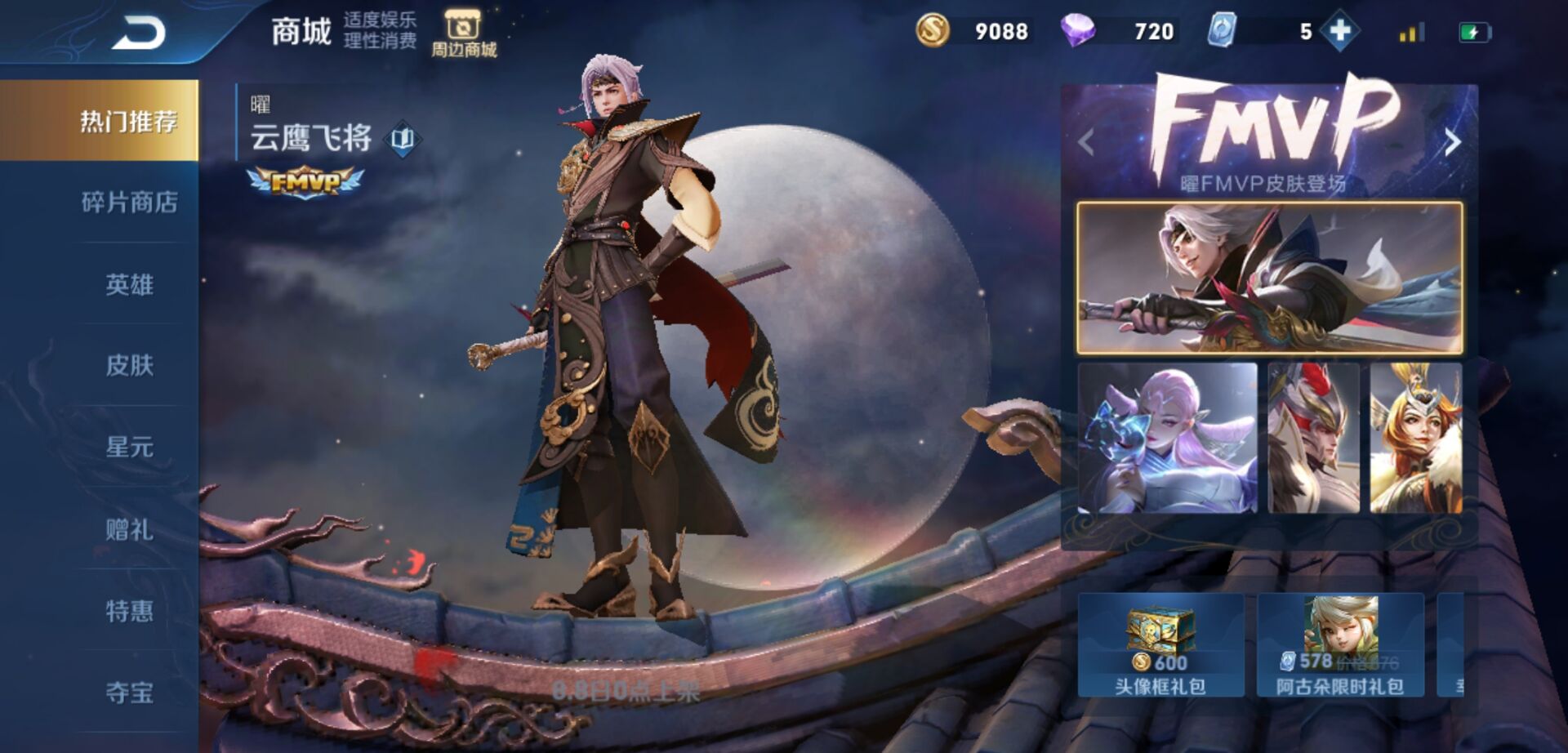Buy the 头像框礼包 for 600 gold
This screenshot has height=753, width=1568.
click(x=1160, y=645)
